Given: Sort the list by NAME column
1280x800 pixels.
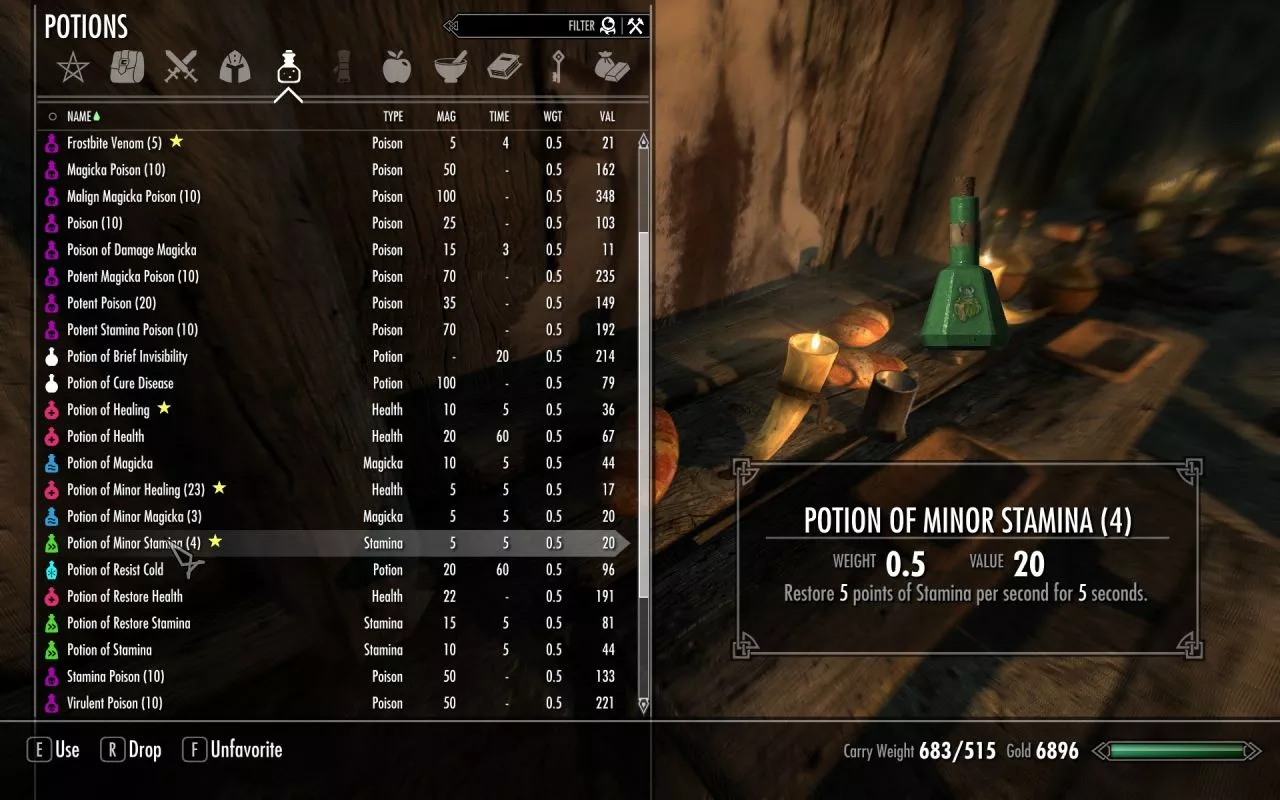Looking at the screenshot, I should click(79, 117).
